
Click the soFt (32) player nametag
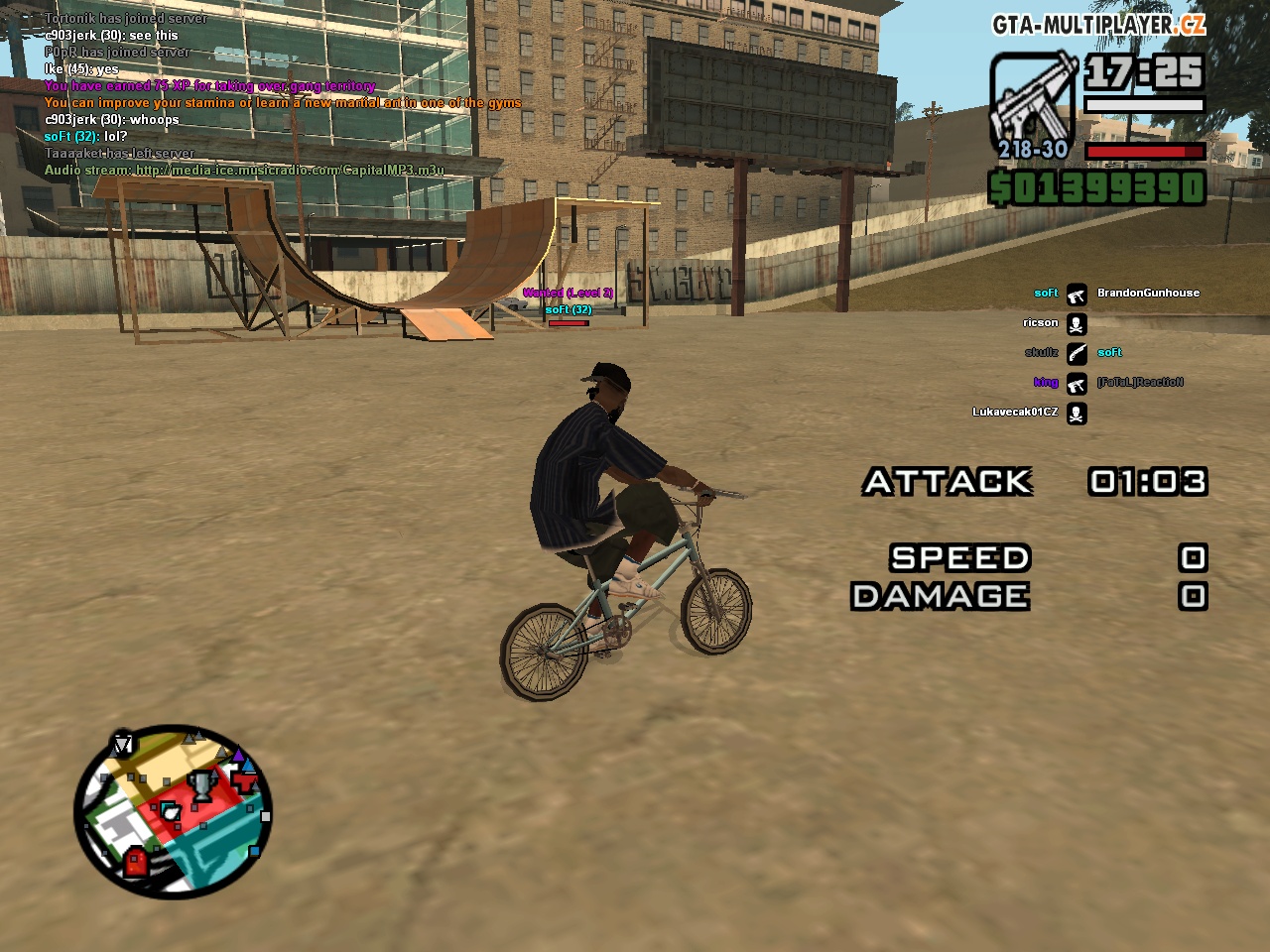569,310
